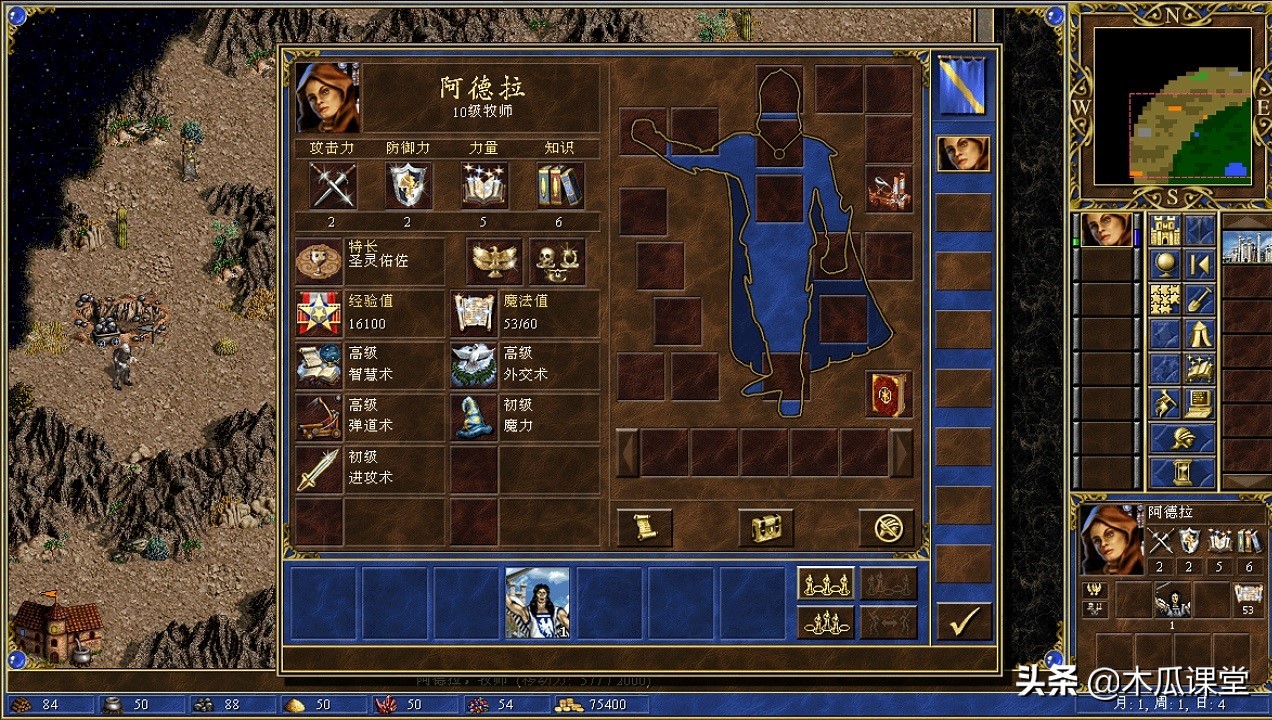The image size is (1272, 720).
Task: End the turn with the hourglass button
Action: click(x=1183, y=471)
